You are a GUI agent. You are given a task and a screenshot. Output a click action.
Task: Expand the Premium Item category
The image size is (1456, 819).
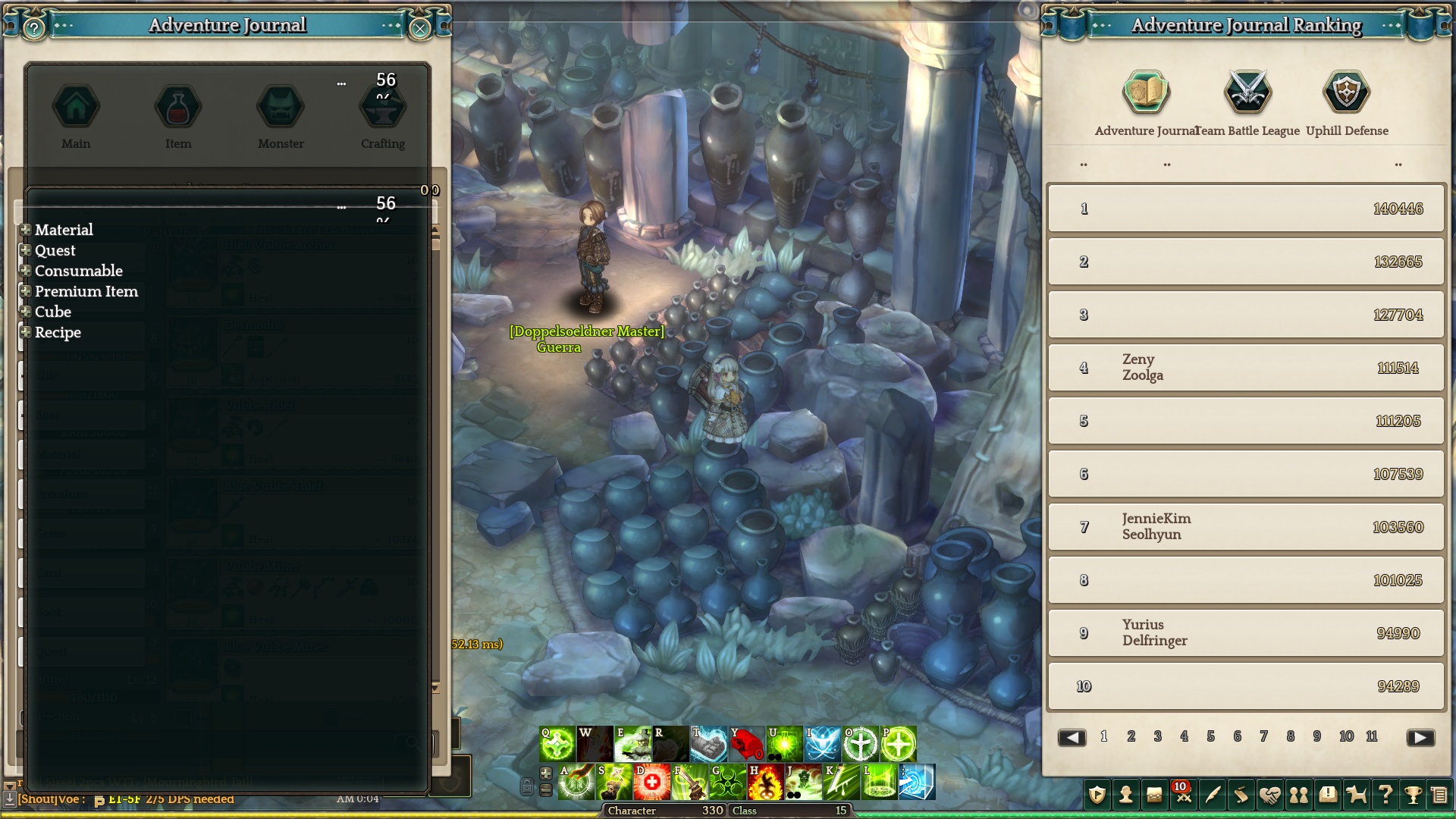26,291
